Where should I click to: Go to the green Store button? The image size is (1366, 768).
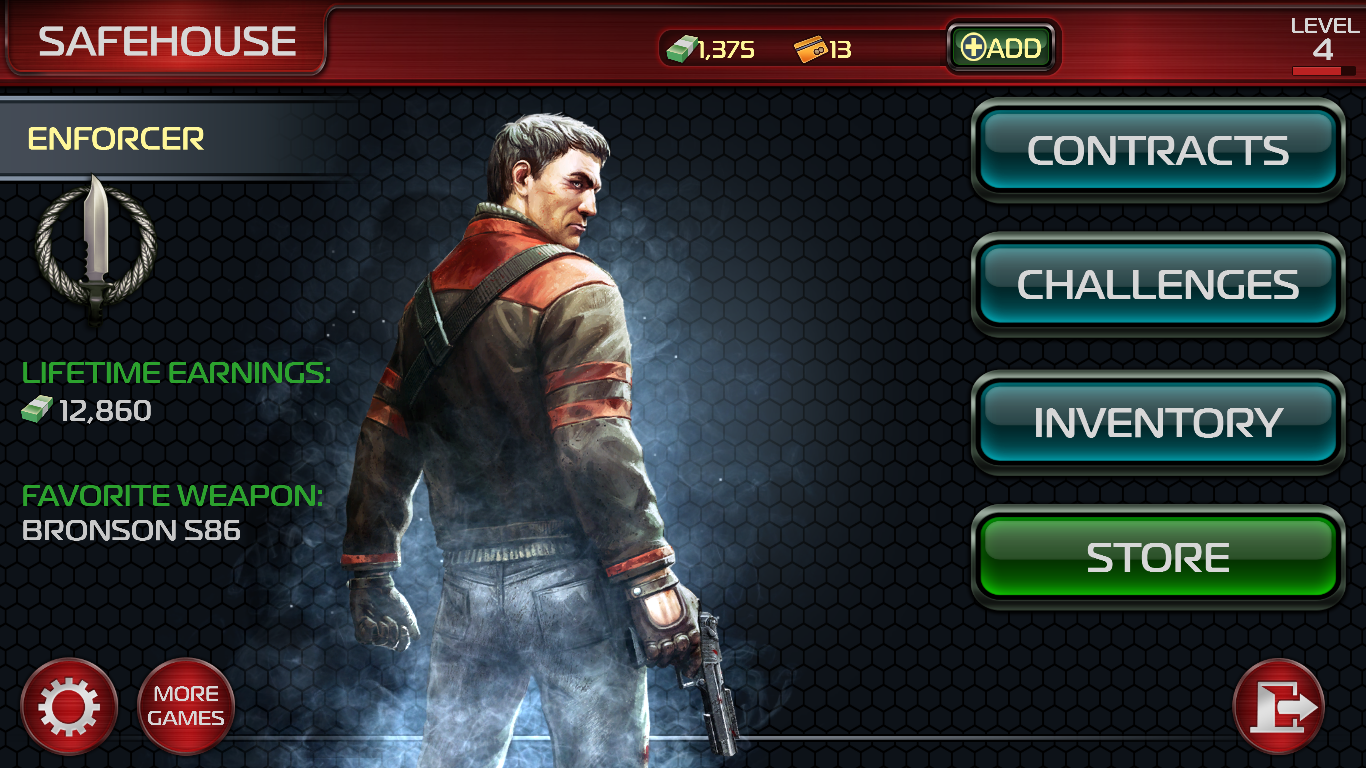point(1158,557)
